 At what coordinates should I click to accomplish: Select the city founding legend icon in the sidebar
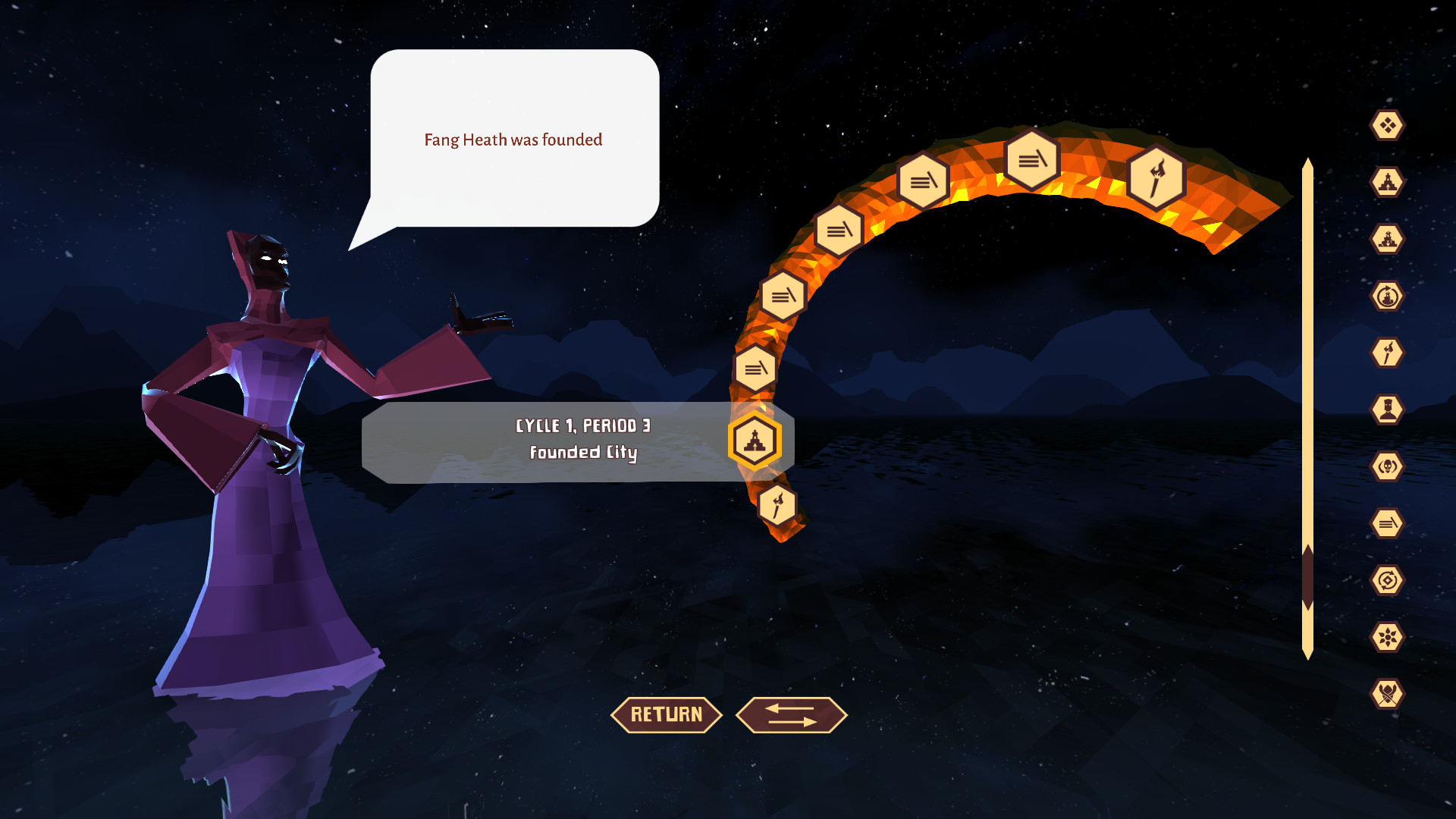(x=1387, y=182)
